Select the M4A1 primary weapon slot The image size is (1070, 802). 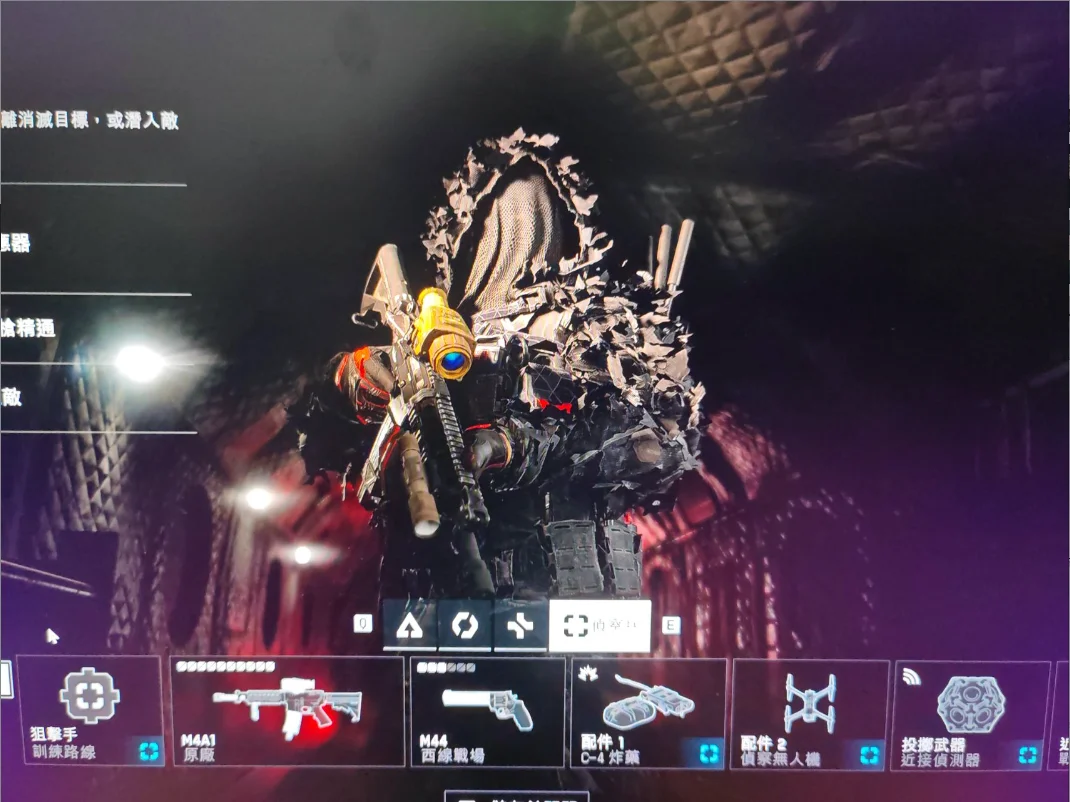tap(288, 710)
